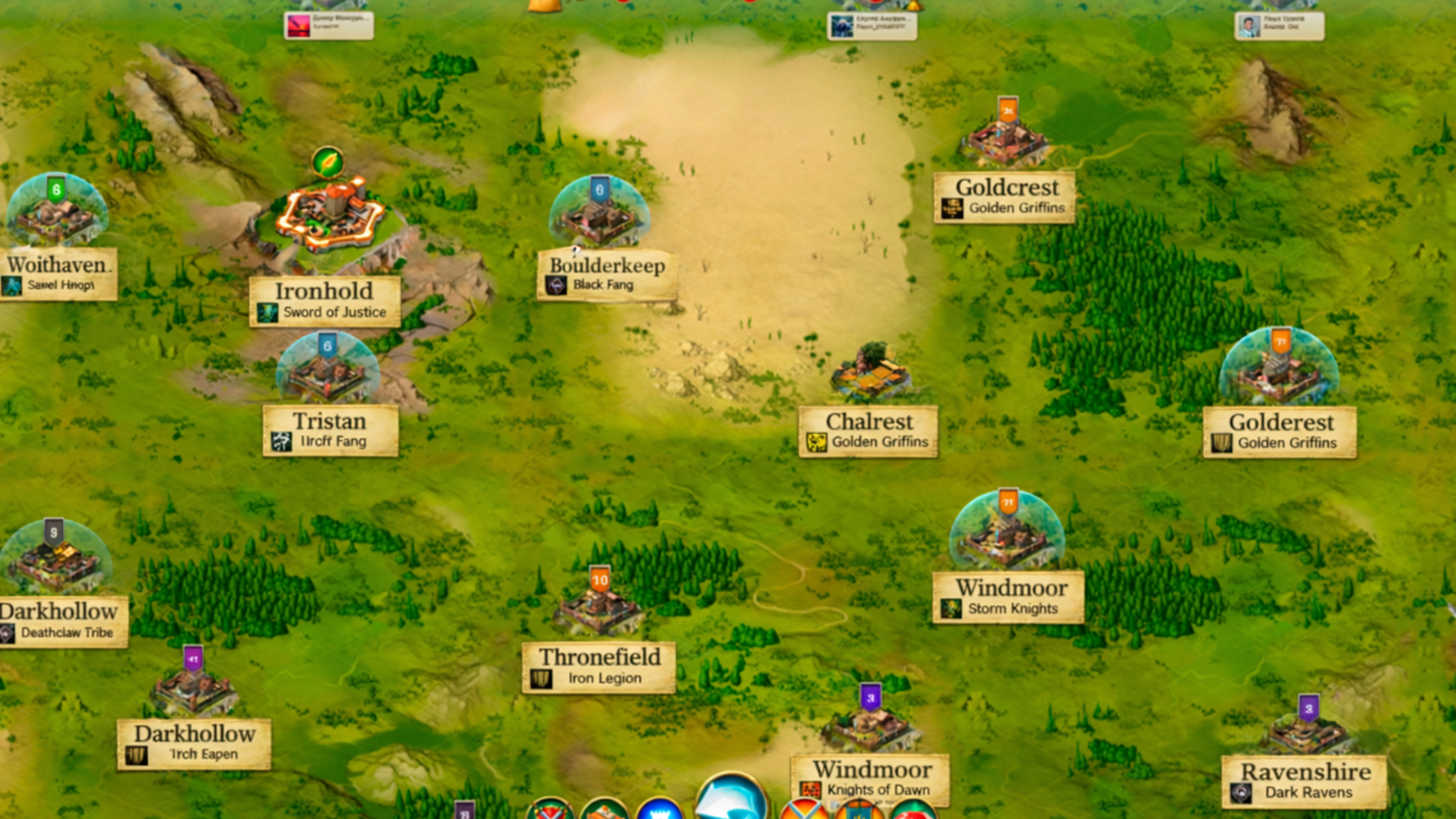This screenshot has height=819, width=1456.
Task: Click the Golden Griffins emblem under Chalrest
Action: [817, 441]
